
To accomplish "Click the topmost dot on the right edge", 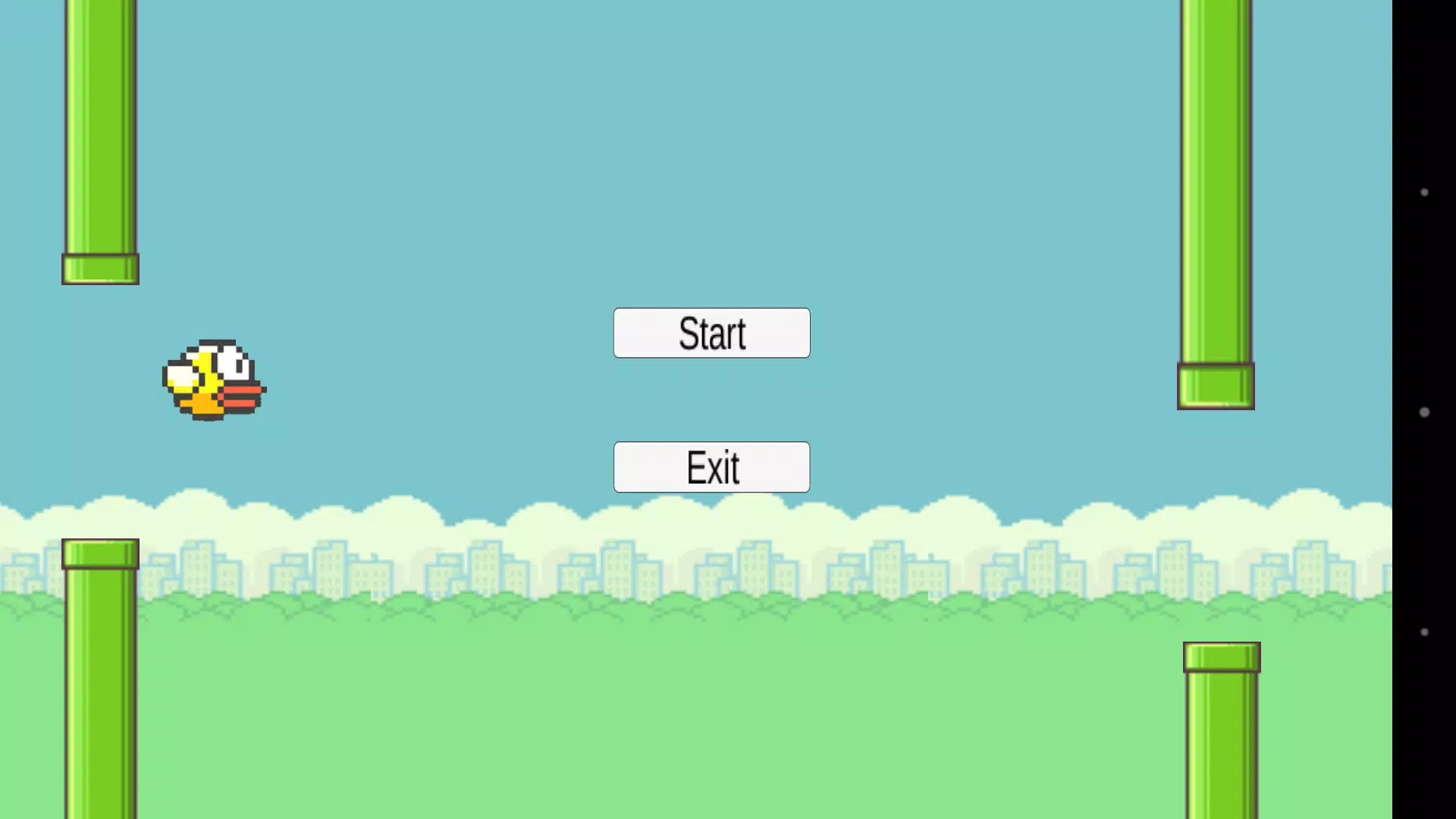I will point(1425,193).
